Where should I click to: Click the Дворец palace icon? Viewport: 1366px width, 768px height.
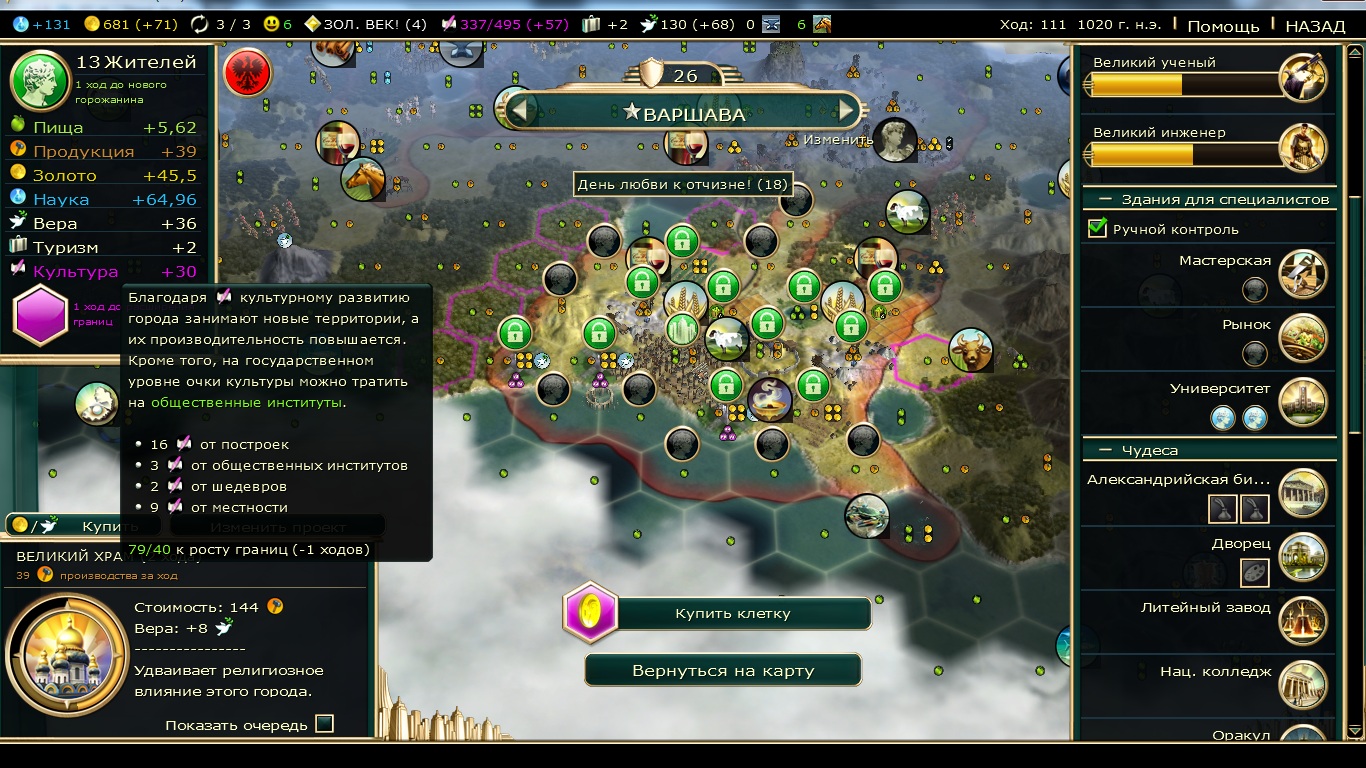1302,557
